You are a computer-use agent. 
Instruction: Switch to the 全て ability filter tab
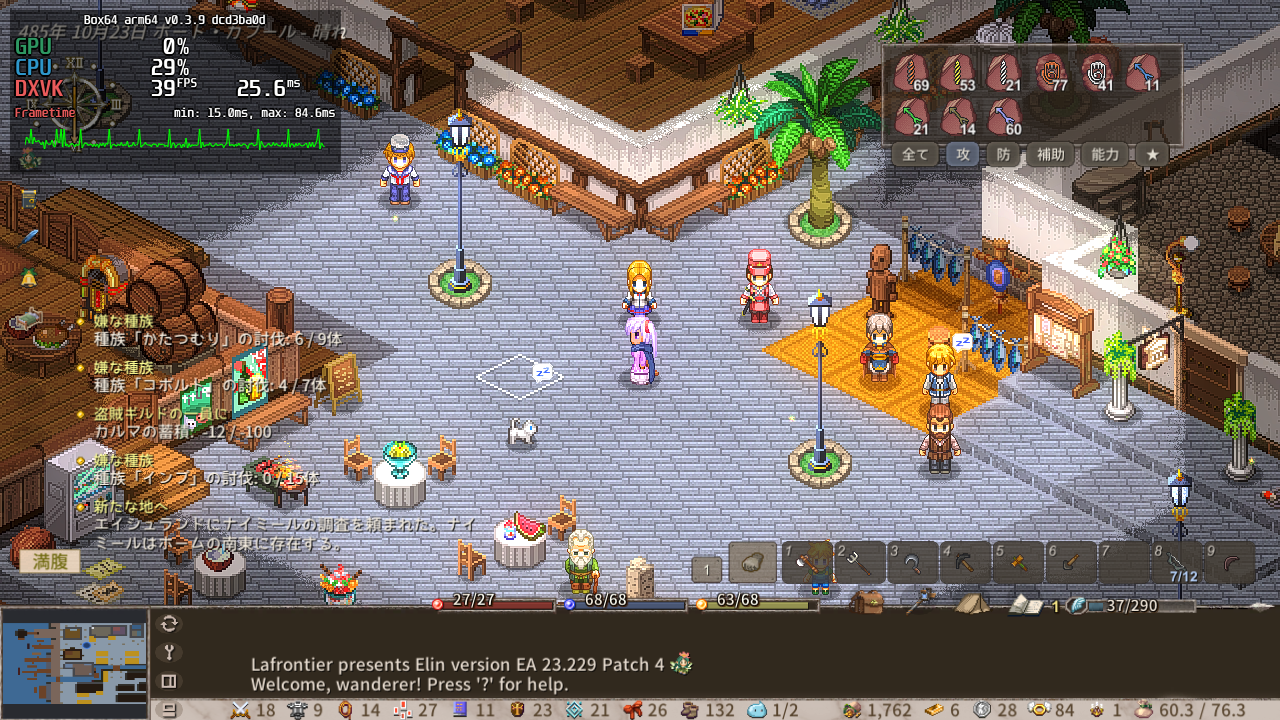pos(915,155)
